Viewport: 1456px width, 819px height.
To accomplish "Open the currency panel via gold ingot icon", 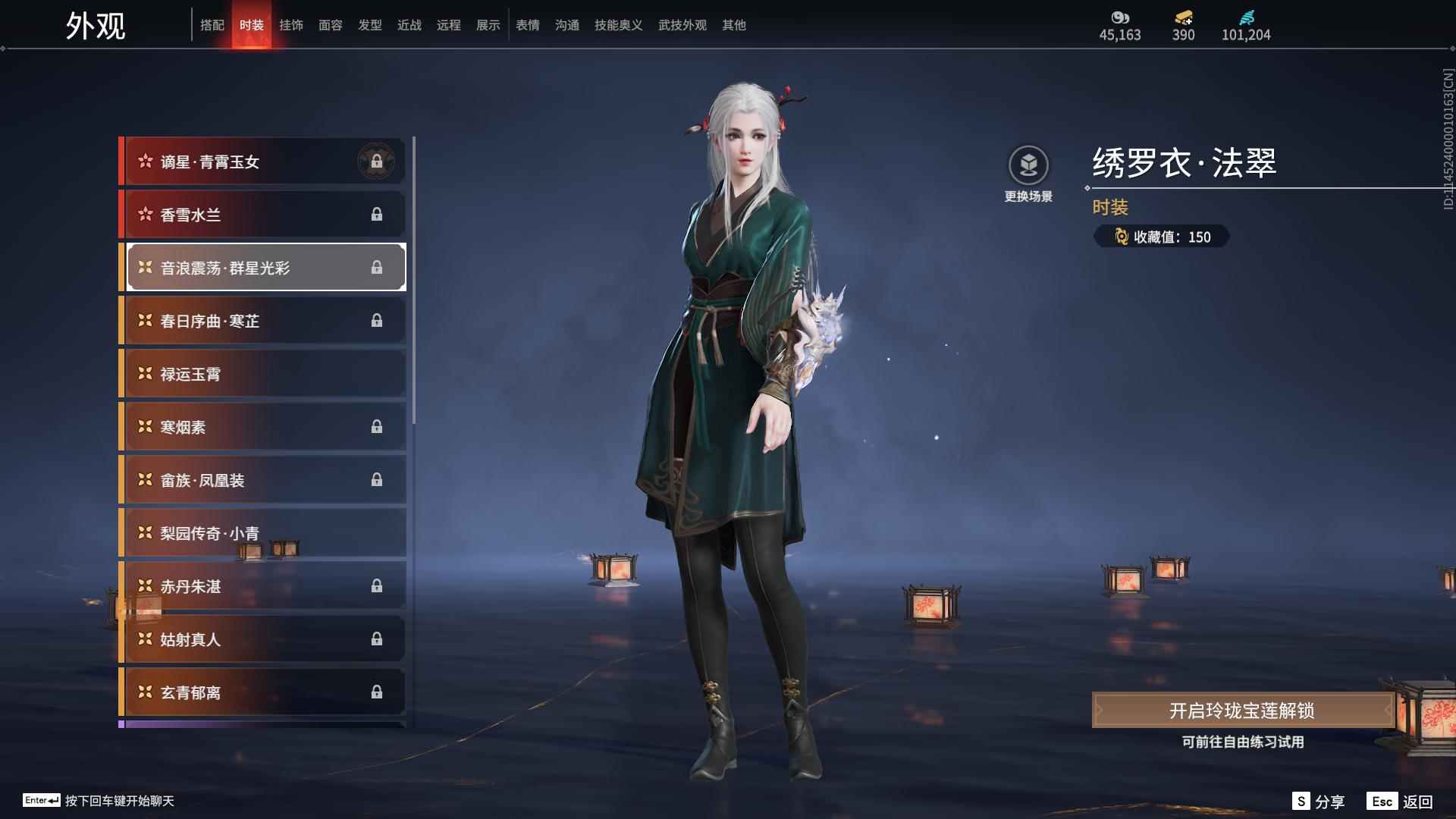I will (1183, 17).
